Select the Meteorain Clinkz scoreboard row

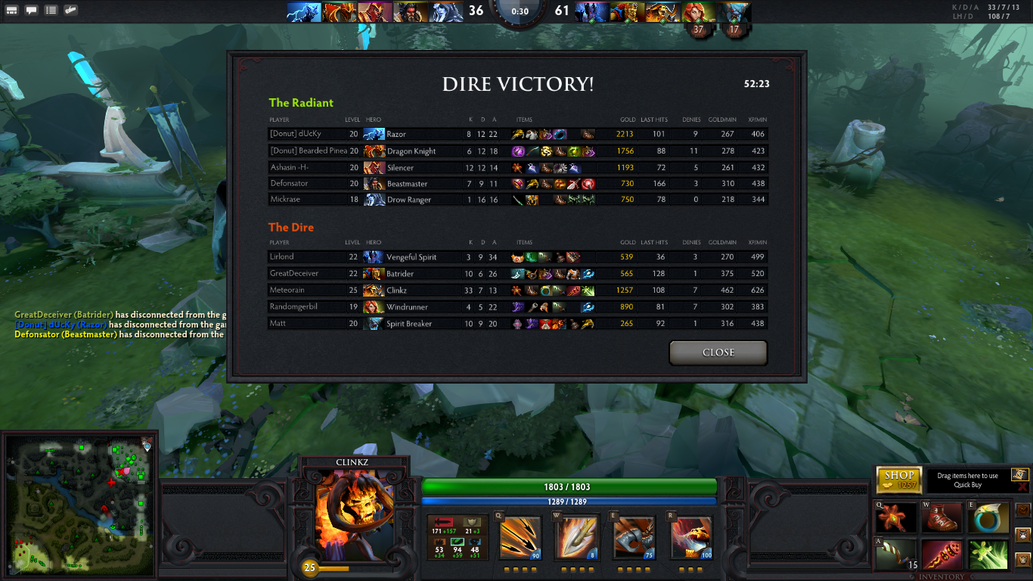(x=518, y=290)
